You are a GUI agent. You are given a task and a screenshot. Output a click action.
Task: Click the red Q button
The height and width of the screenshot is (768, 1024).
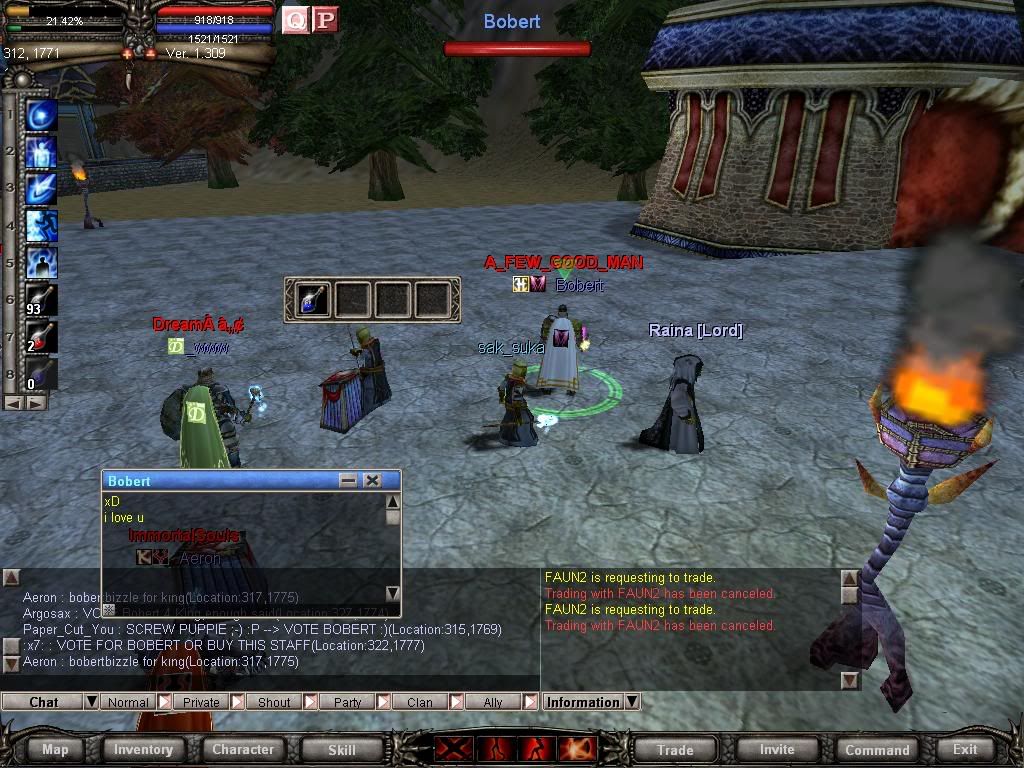tap(295, 19)
